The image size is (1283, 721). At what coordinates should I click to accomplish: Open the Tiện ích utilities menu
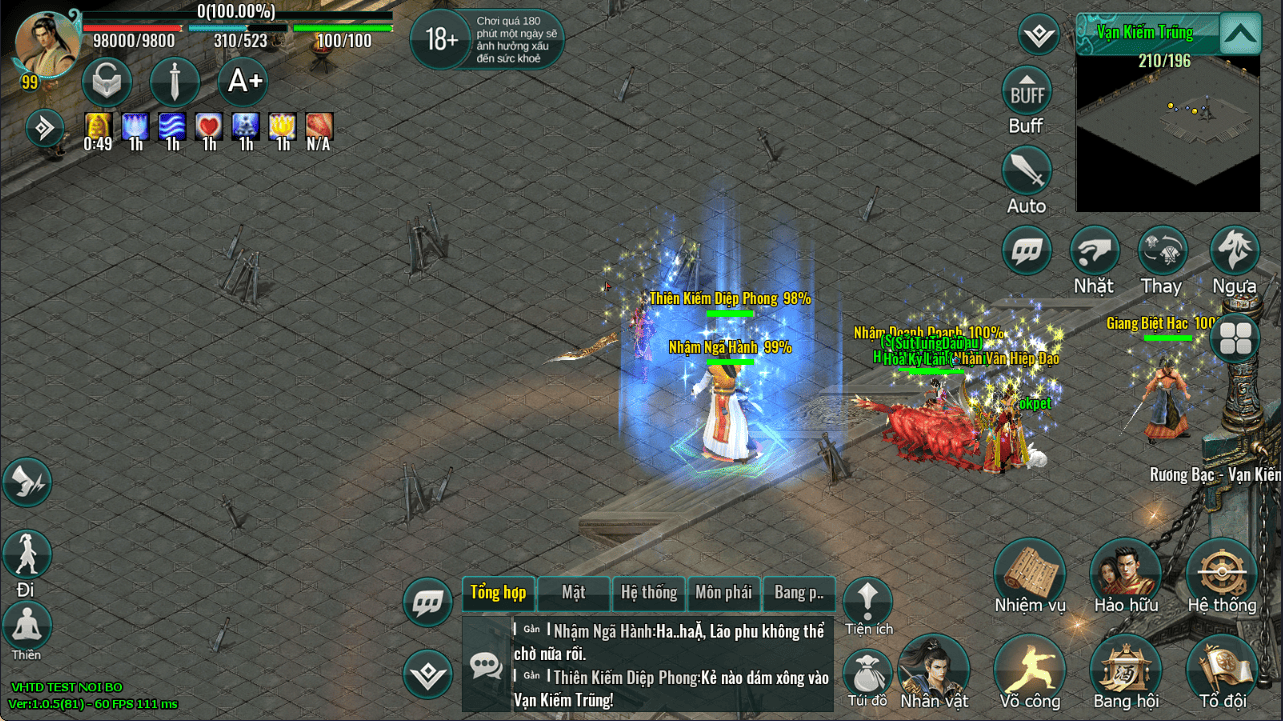point(867,601)
